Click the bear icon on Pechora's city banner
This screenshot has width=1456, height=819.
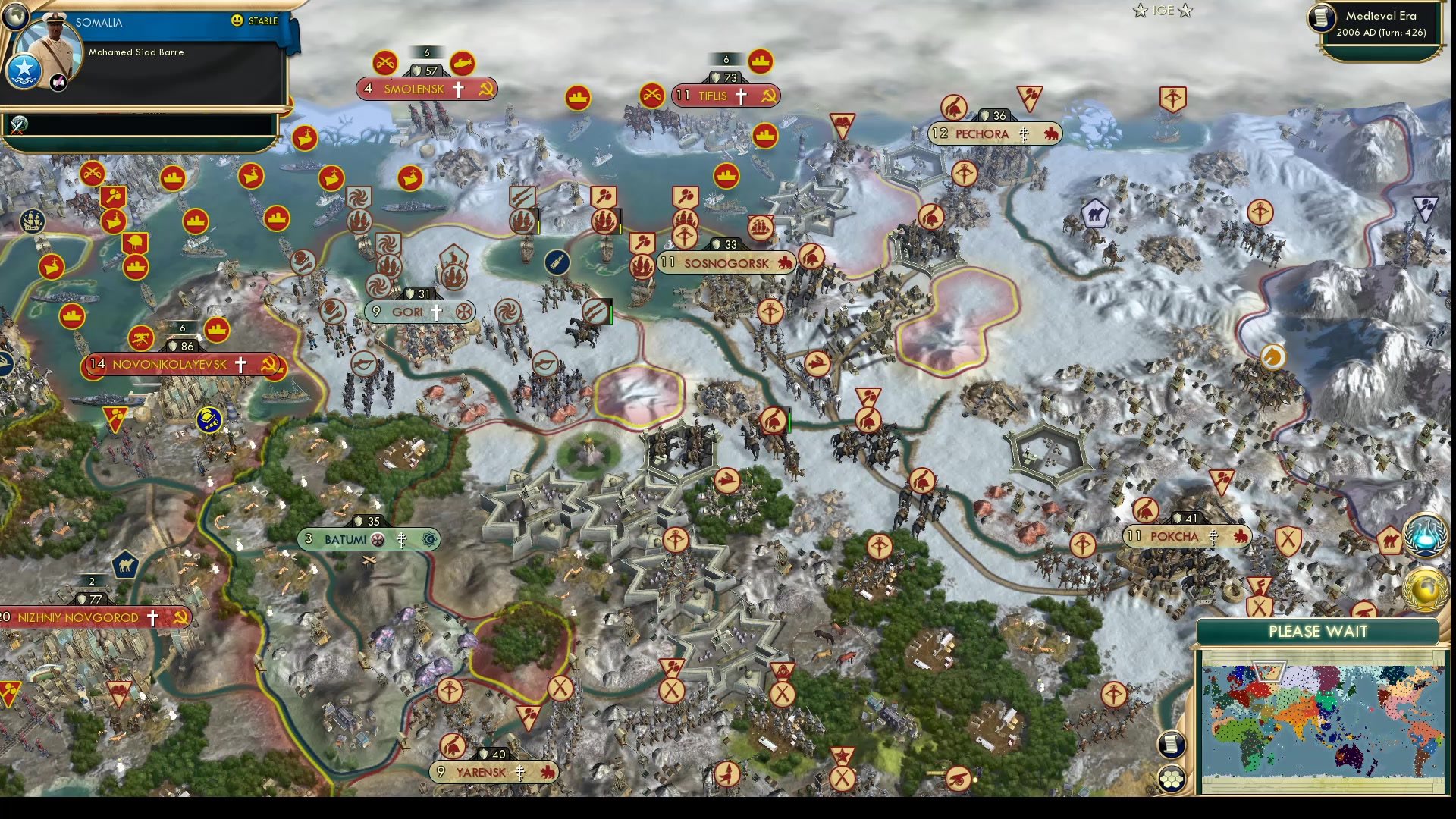[x=1051, y=134]
